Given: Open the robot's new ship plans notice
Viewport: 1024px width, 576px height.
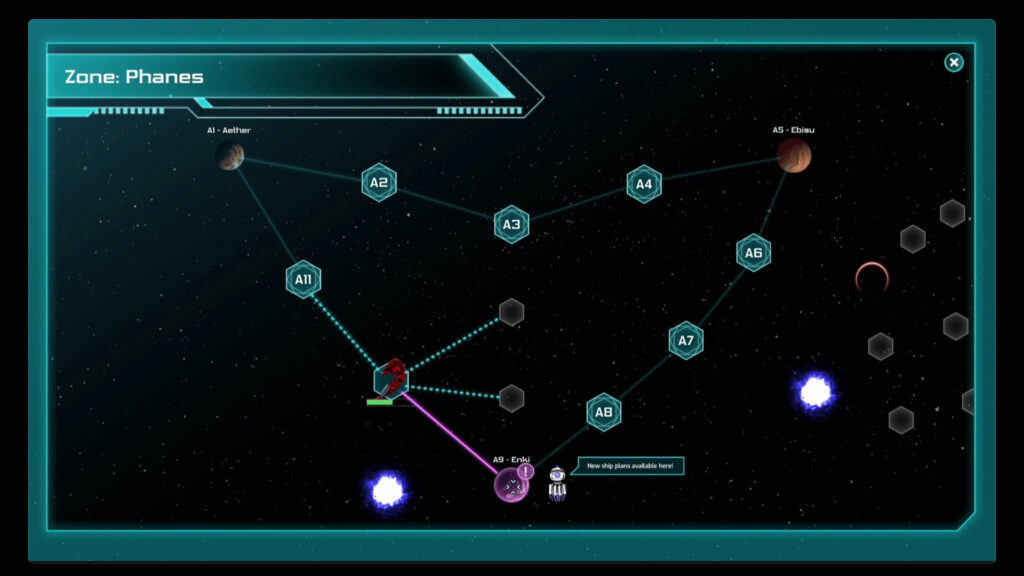Looking at the screenshot, I should (629, 466).
